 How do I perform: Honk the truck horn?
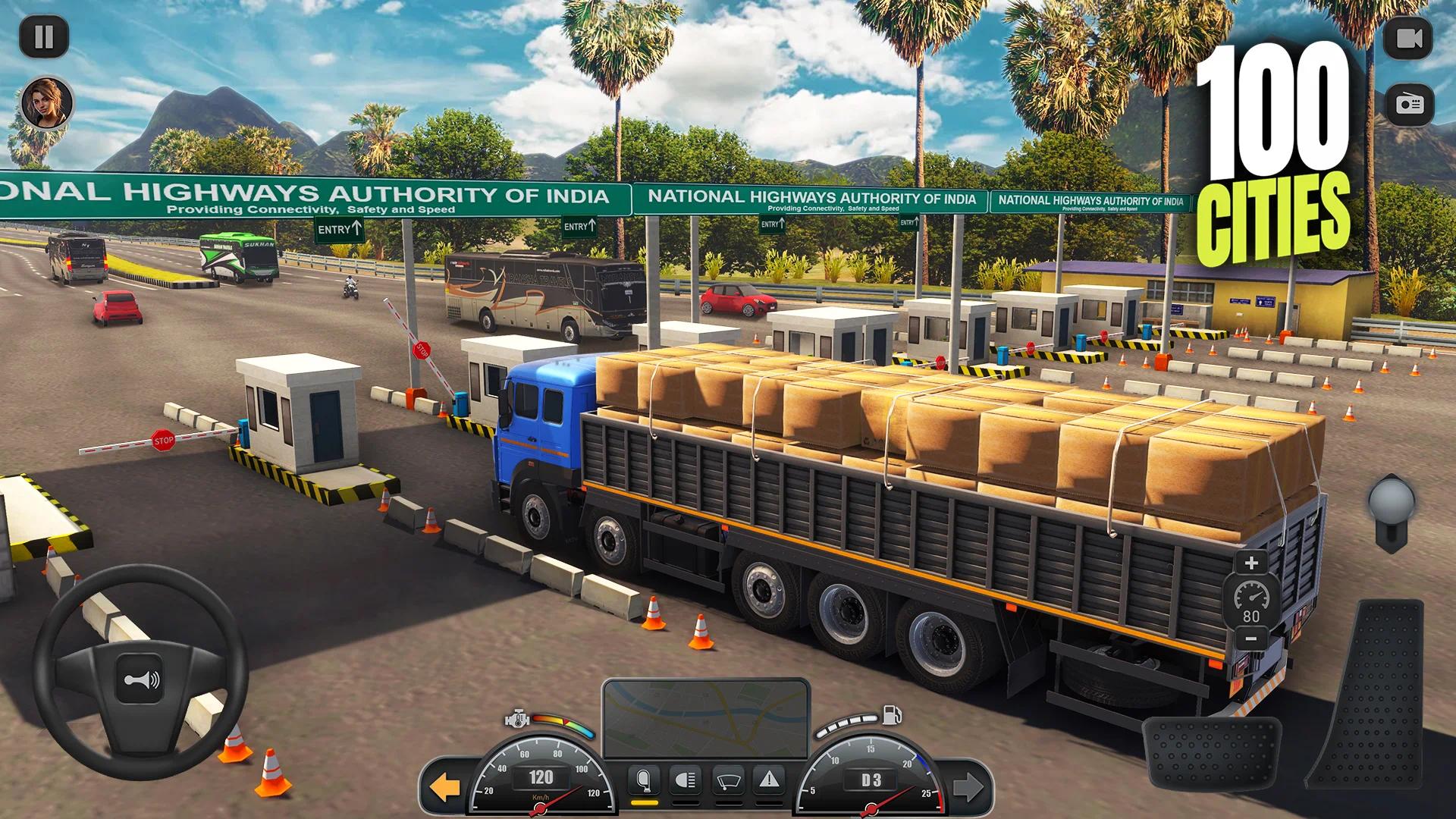(140, 679)
